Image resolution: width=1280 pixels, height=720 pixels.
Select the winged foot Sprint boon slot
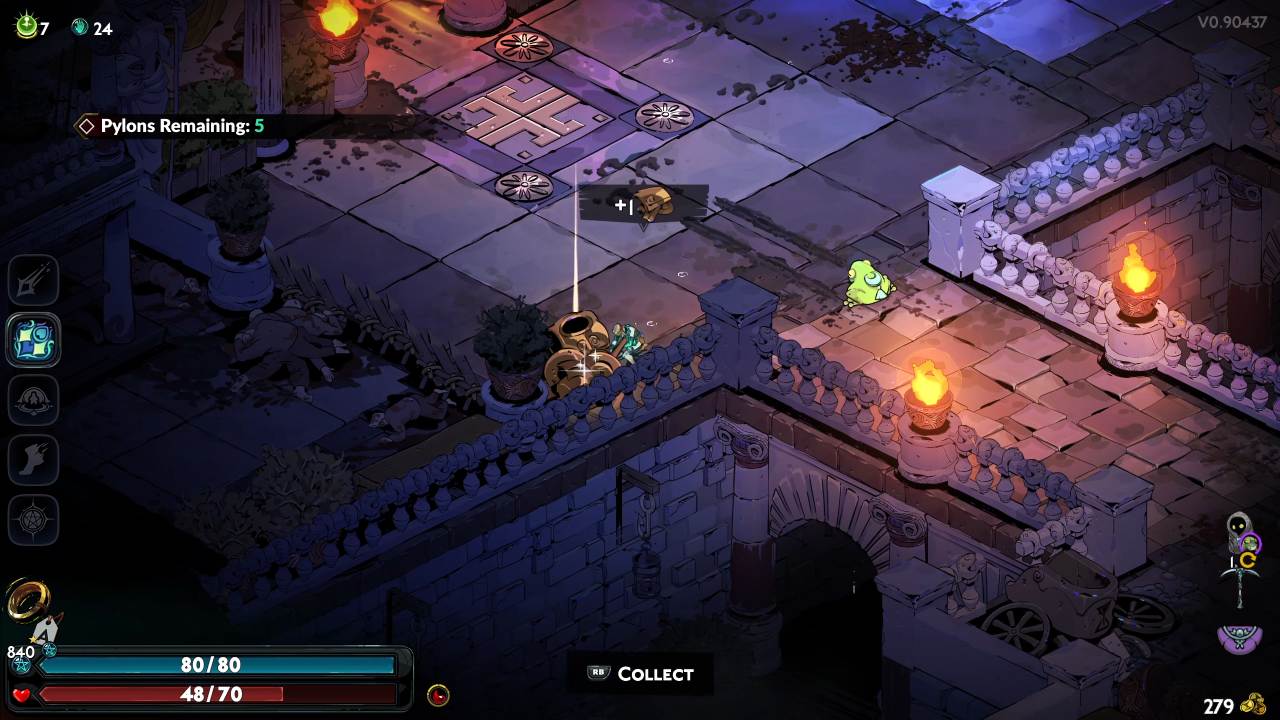[34, 460]
